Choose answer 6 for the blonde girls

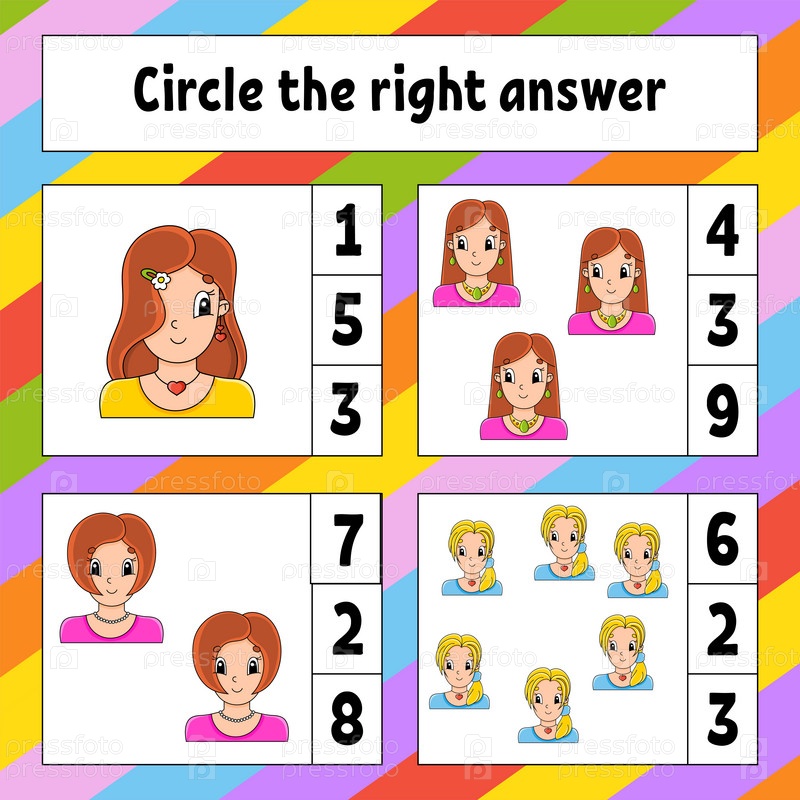(x=722, y=540)
